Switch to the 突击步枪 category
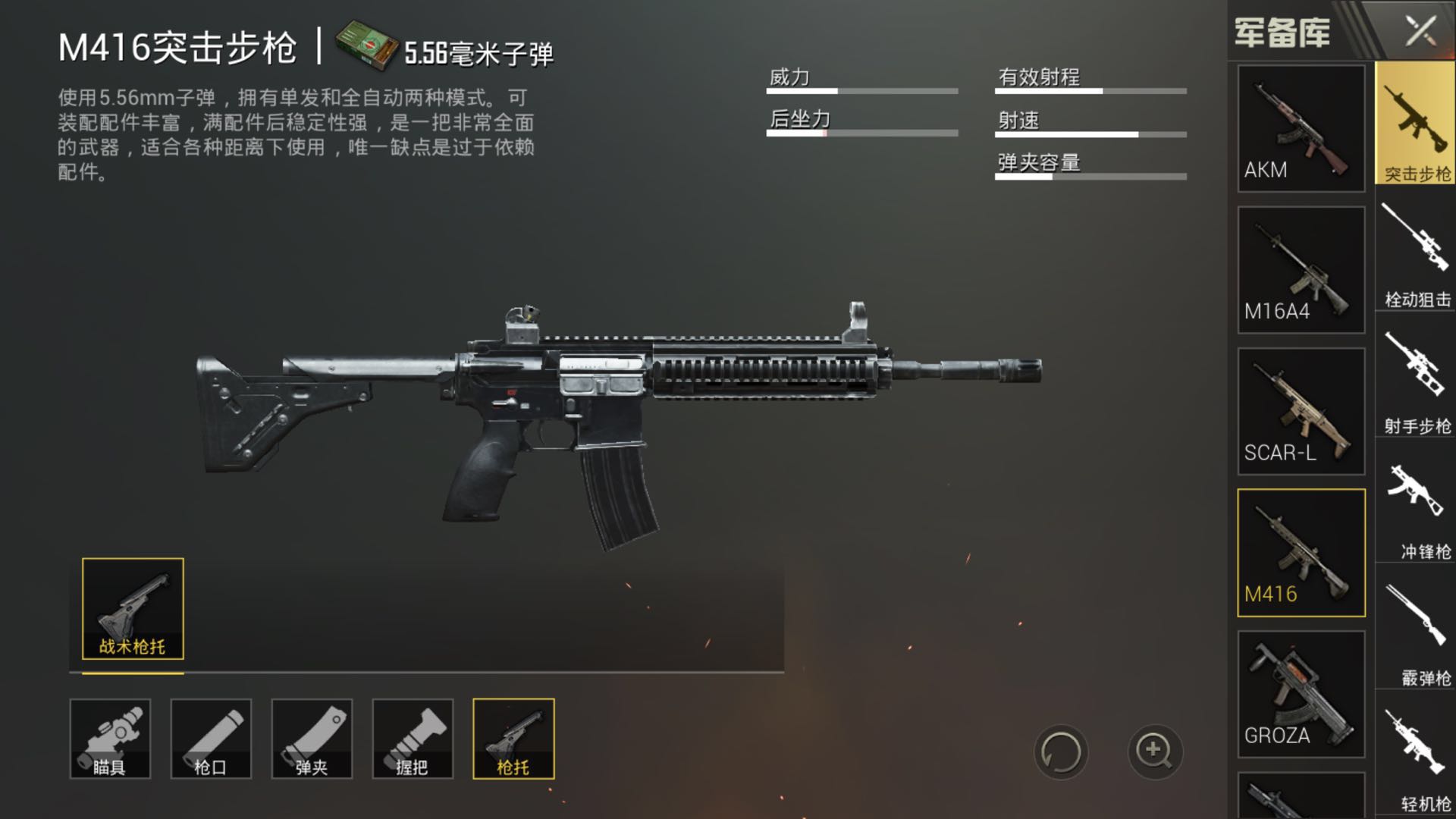Viewport: 1456px width, 819px height. click(1415, 124)
